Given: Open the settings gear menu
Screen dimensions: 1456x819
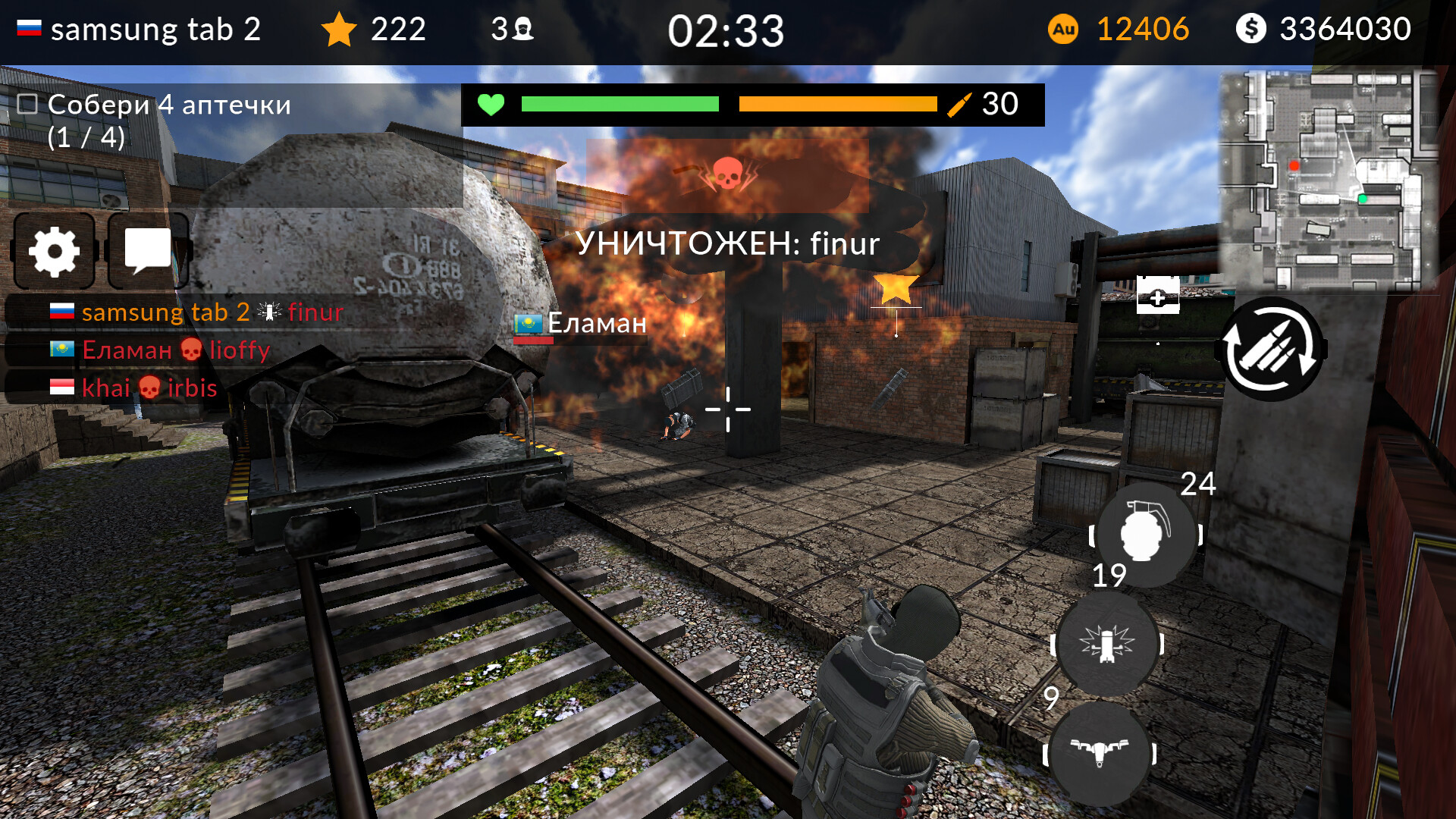Looking at the screenshot, I should click(53, 251).
